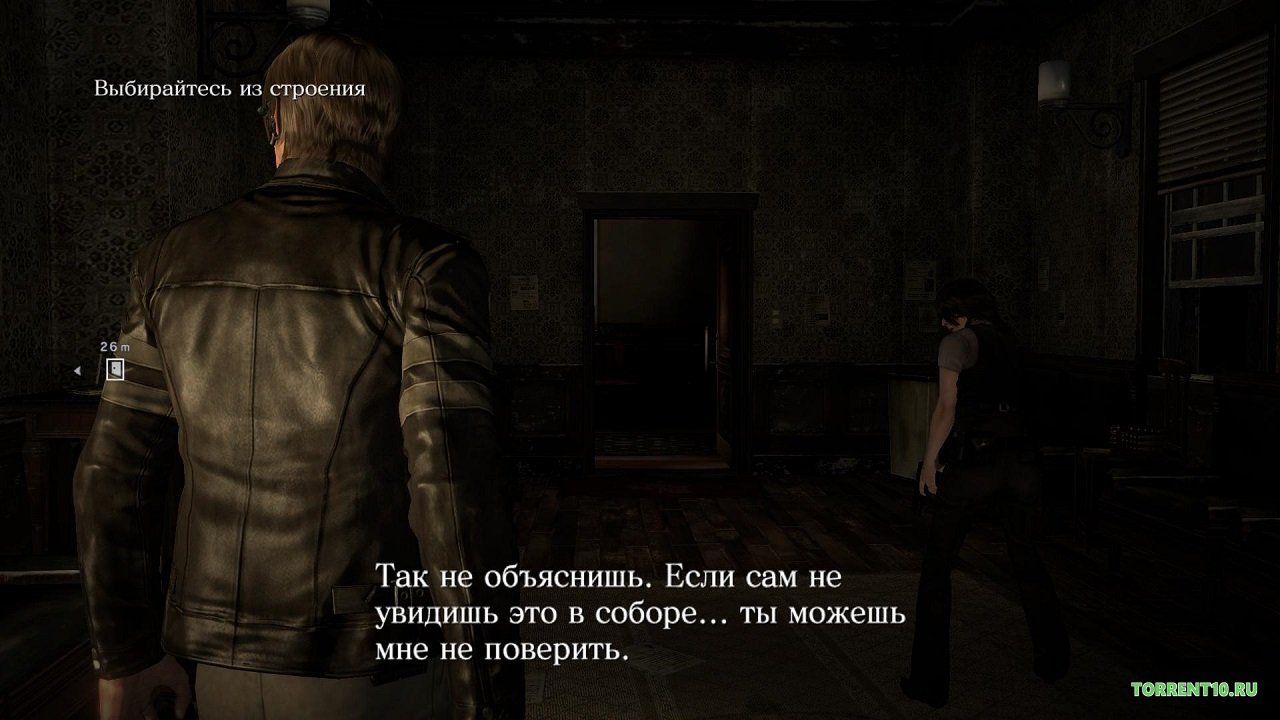
Task: Click the barred window at the top left
Action: tap(235, 45)
